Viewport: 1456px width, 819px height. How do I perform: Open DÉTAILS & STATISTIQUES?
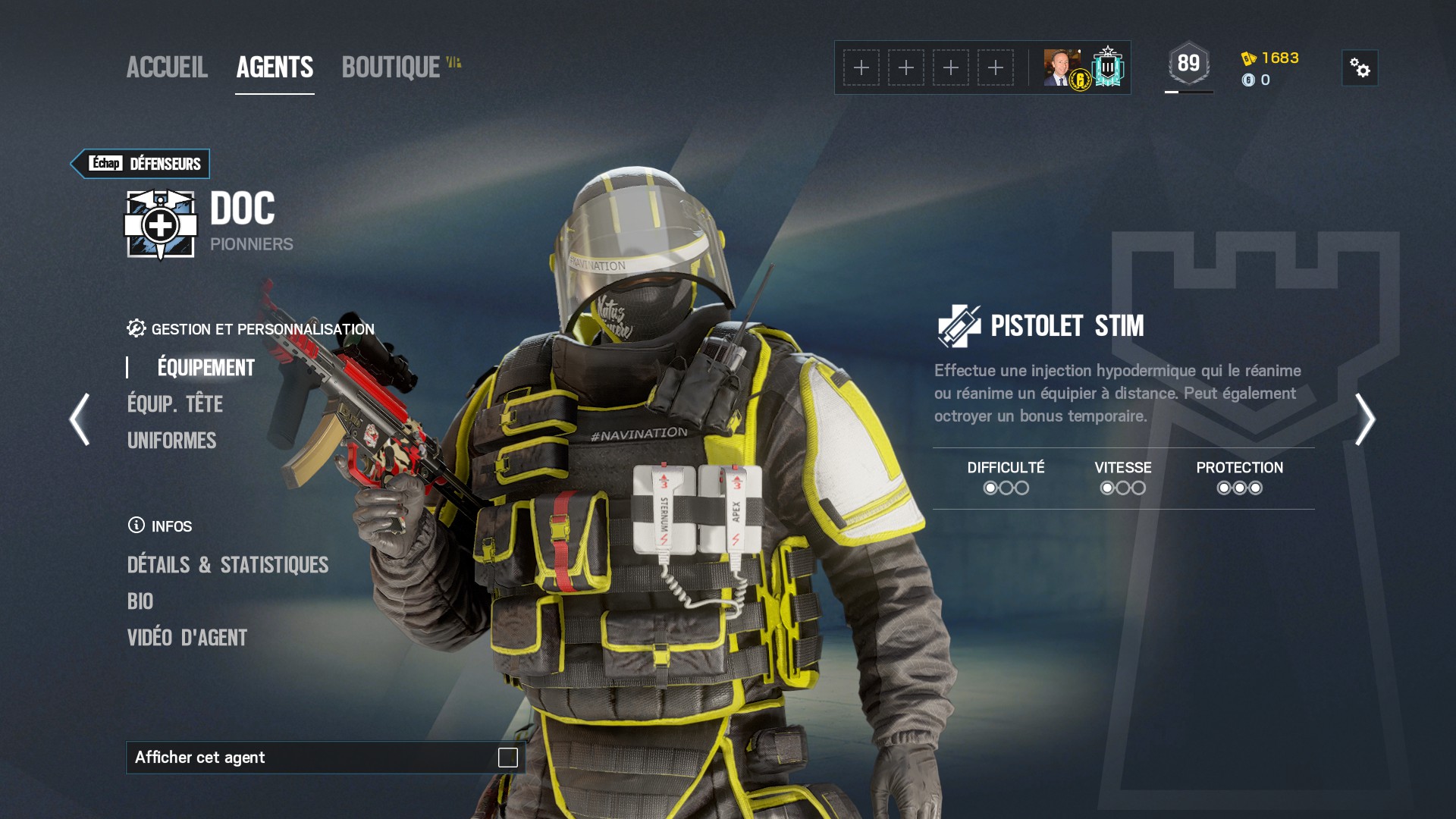229,565
